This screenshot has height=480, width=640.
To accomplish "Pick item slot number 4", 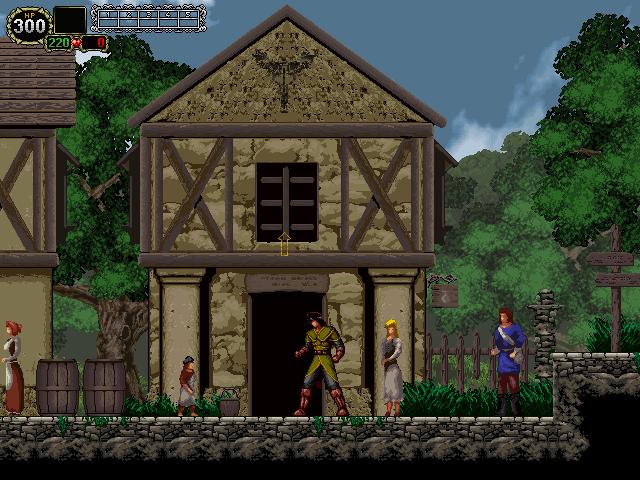I will click(x=169, y=17).
